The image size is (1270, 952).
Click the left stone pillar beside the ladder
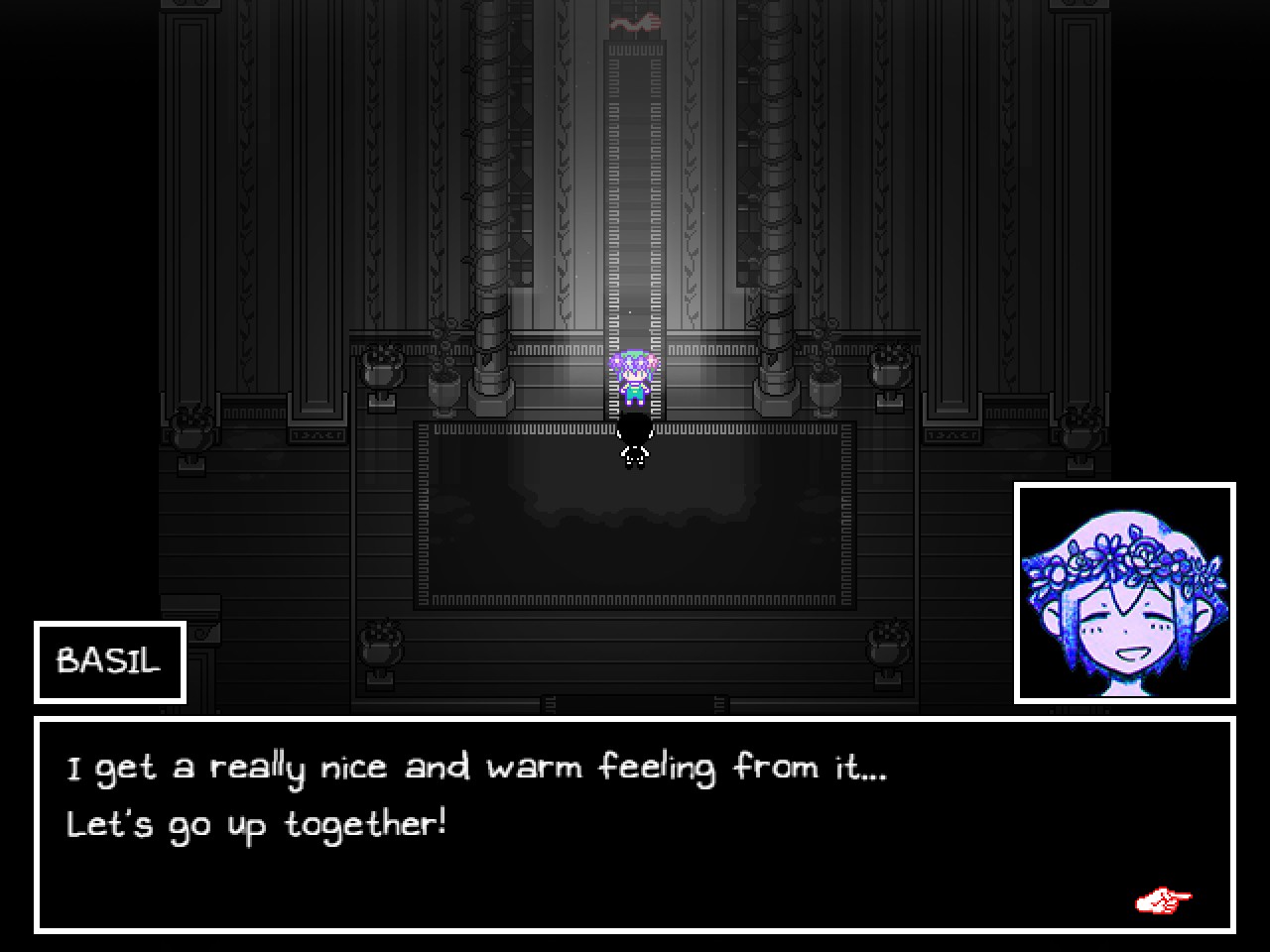click(486, 198)
